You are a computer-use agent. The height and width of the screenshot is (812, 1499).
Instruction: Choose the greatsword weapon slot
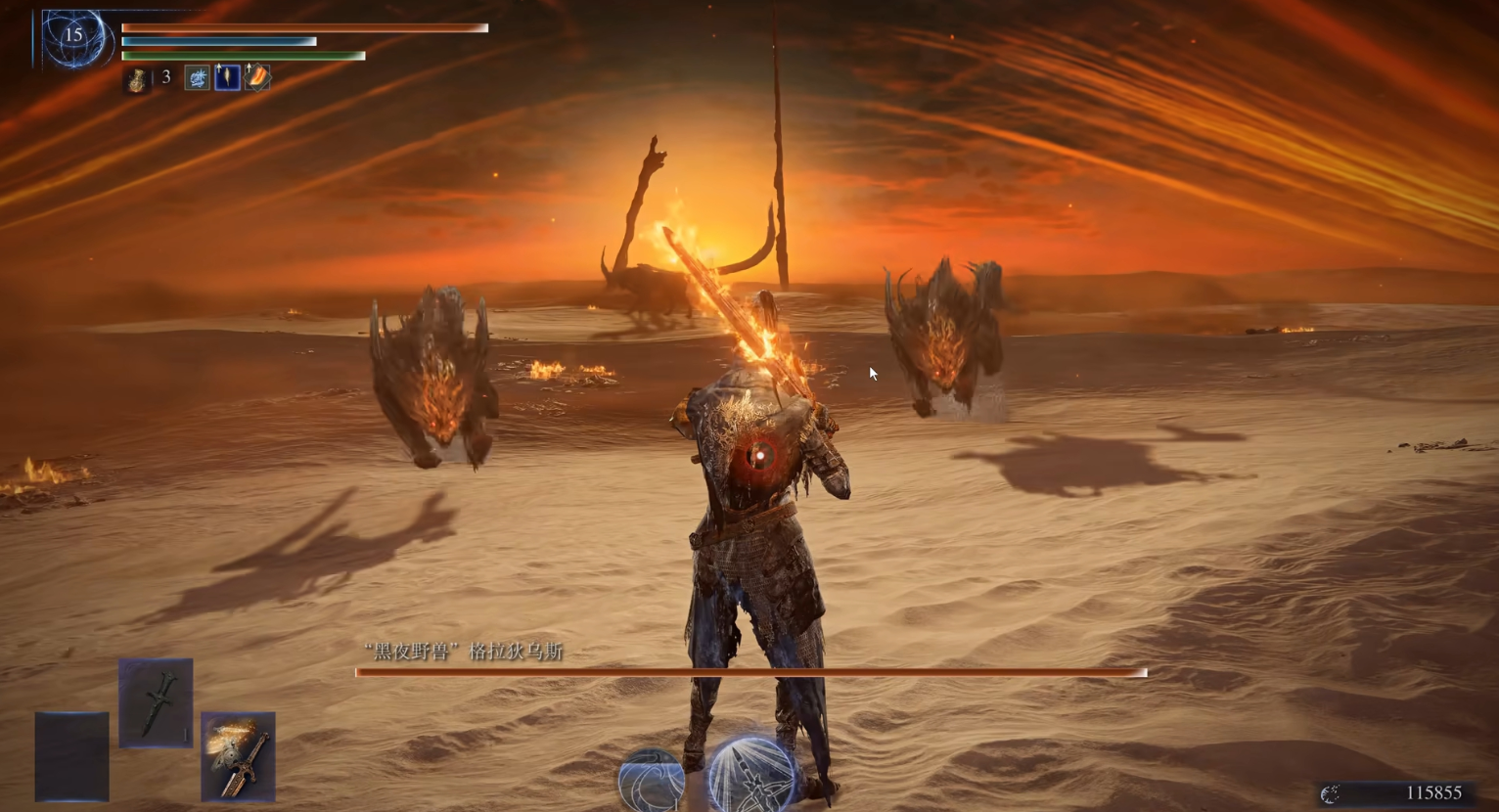[x=238, y=756]
